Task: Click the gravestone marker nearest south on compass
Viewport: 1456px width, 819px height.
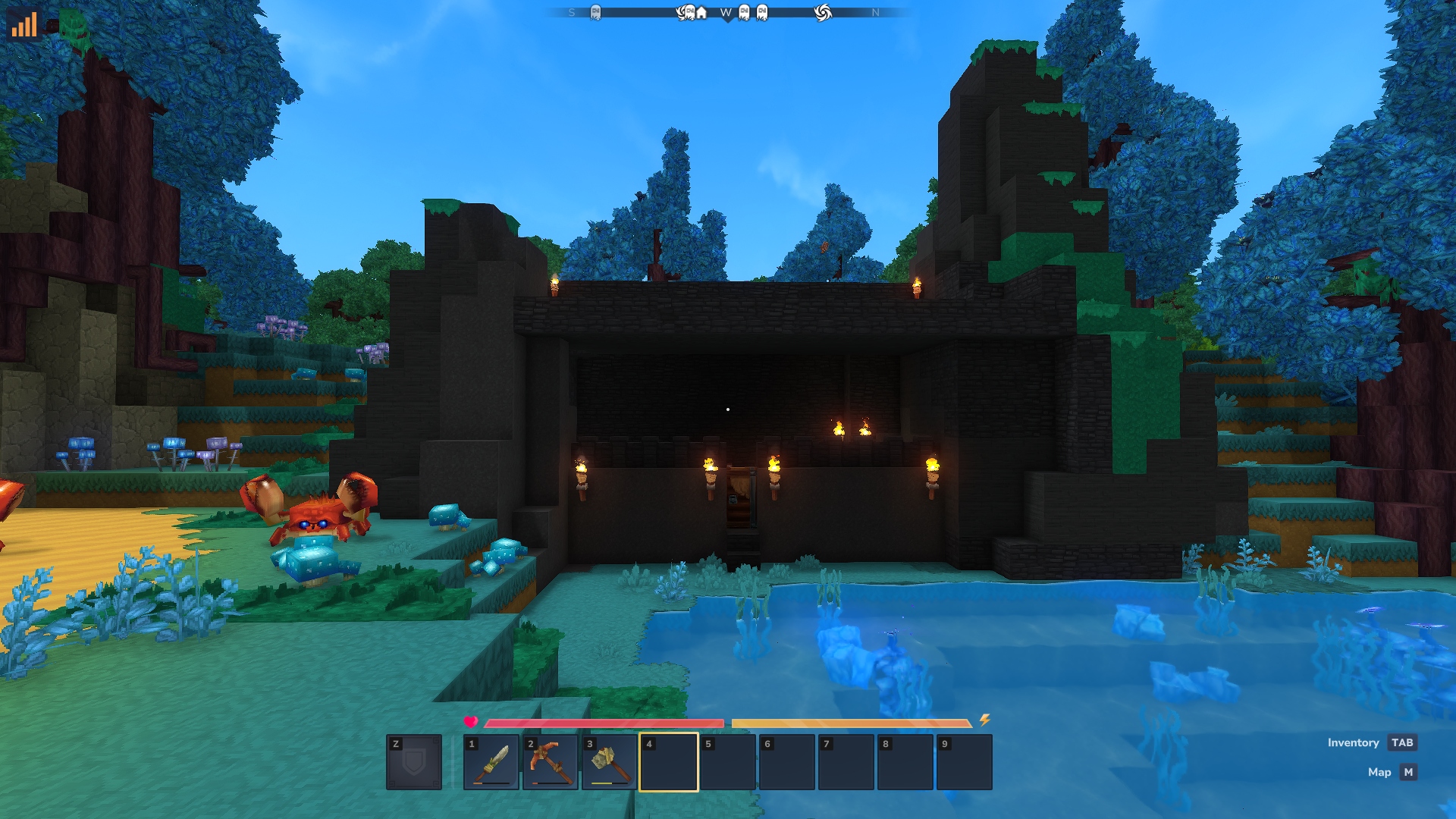Action: pyautogui.click(x=595, y=13)
